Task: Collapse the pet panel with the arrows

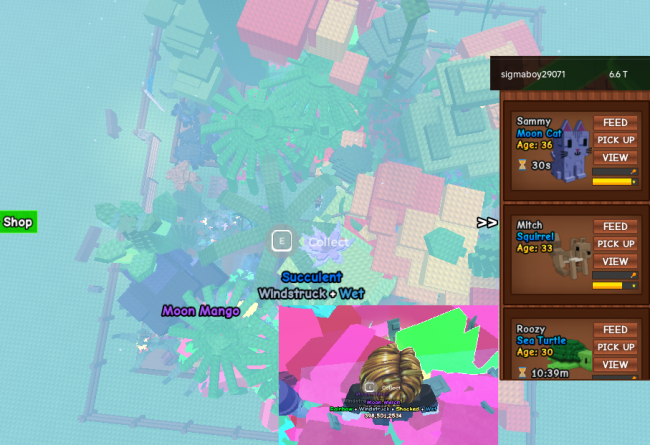Action: click(x=487, y=222)
